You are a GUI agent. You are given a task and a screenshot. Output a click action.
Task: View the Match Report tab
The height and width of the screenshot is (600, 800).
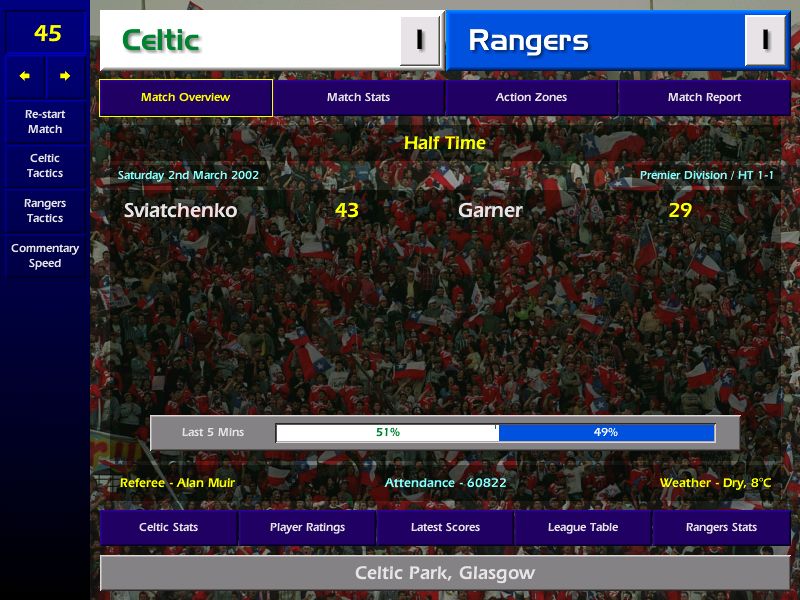pos(704,98)
